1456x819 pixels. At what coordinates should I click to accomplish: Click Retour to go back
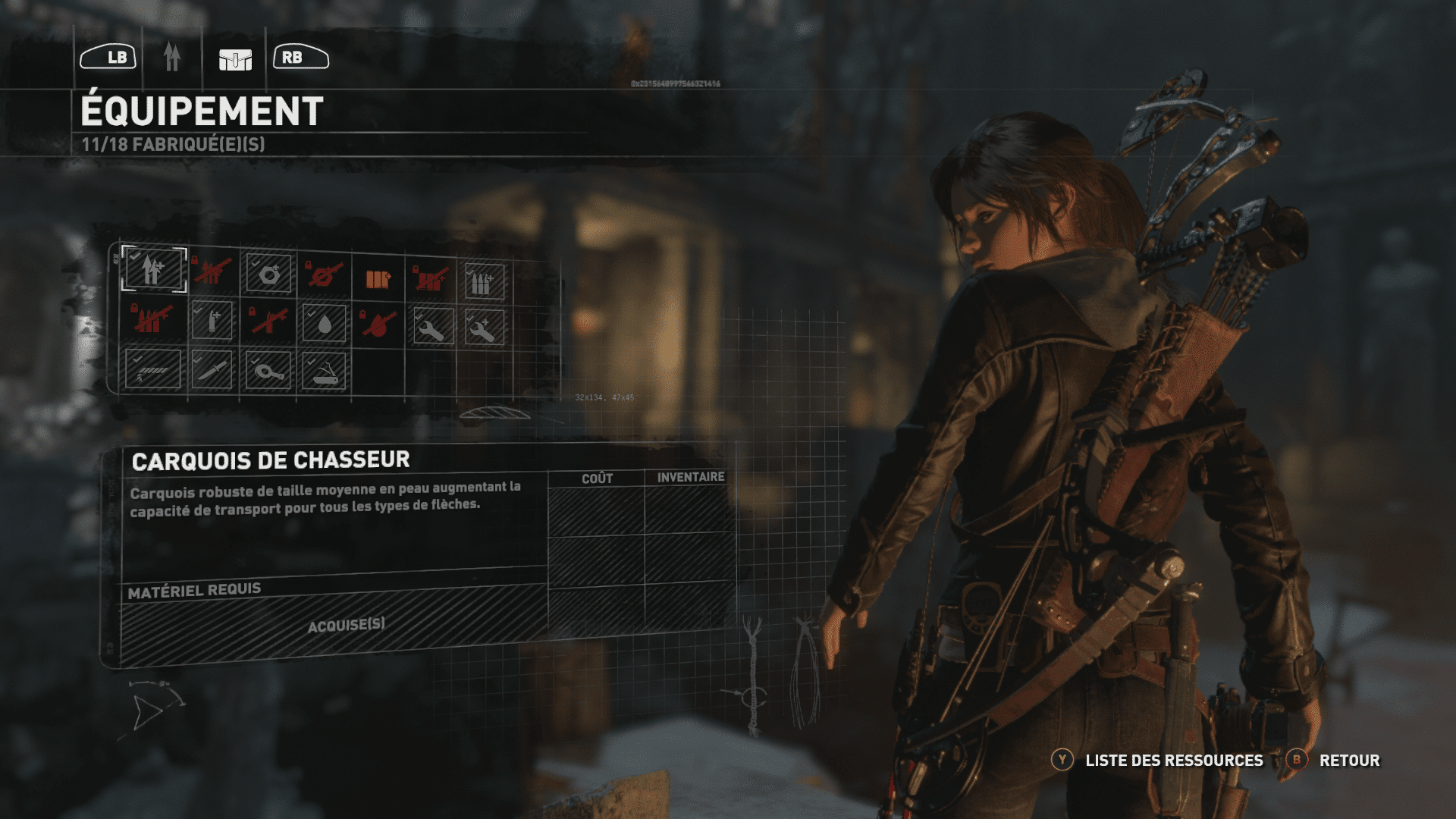click(1349, 760)
